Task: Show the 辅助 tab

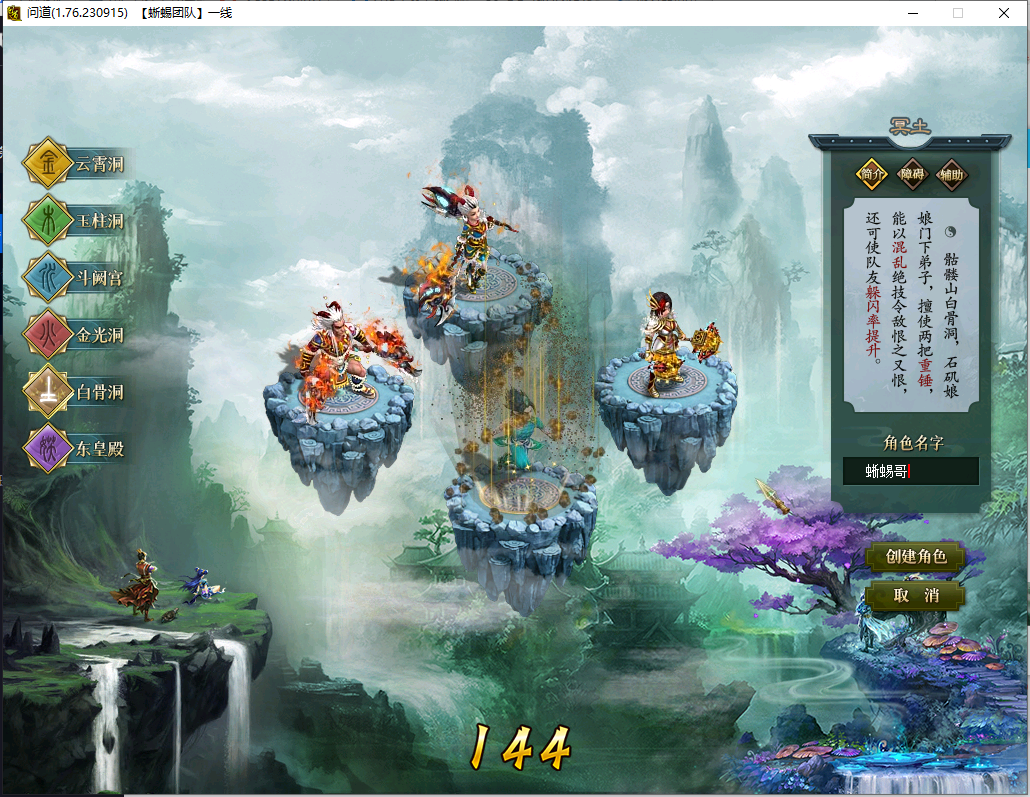Action: (952, 174)
